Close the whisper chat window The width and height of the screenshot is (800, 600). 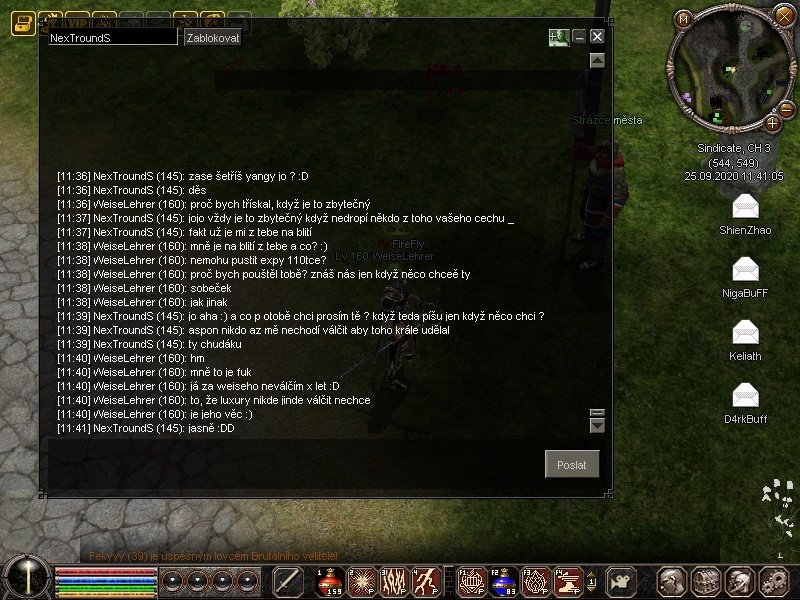(597, 37)
